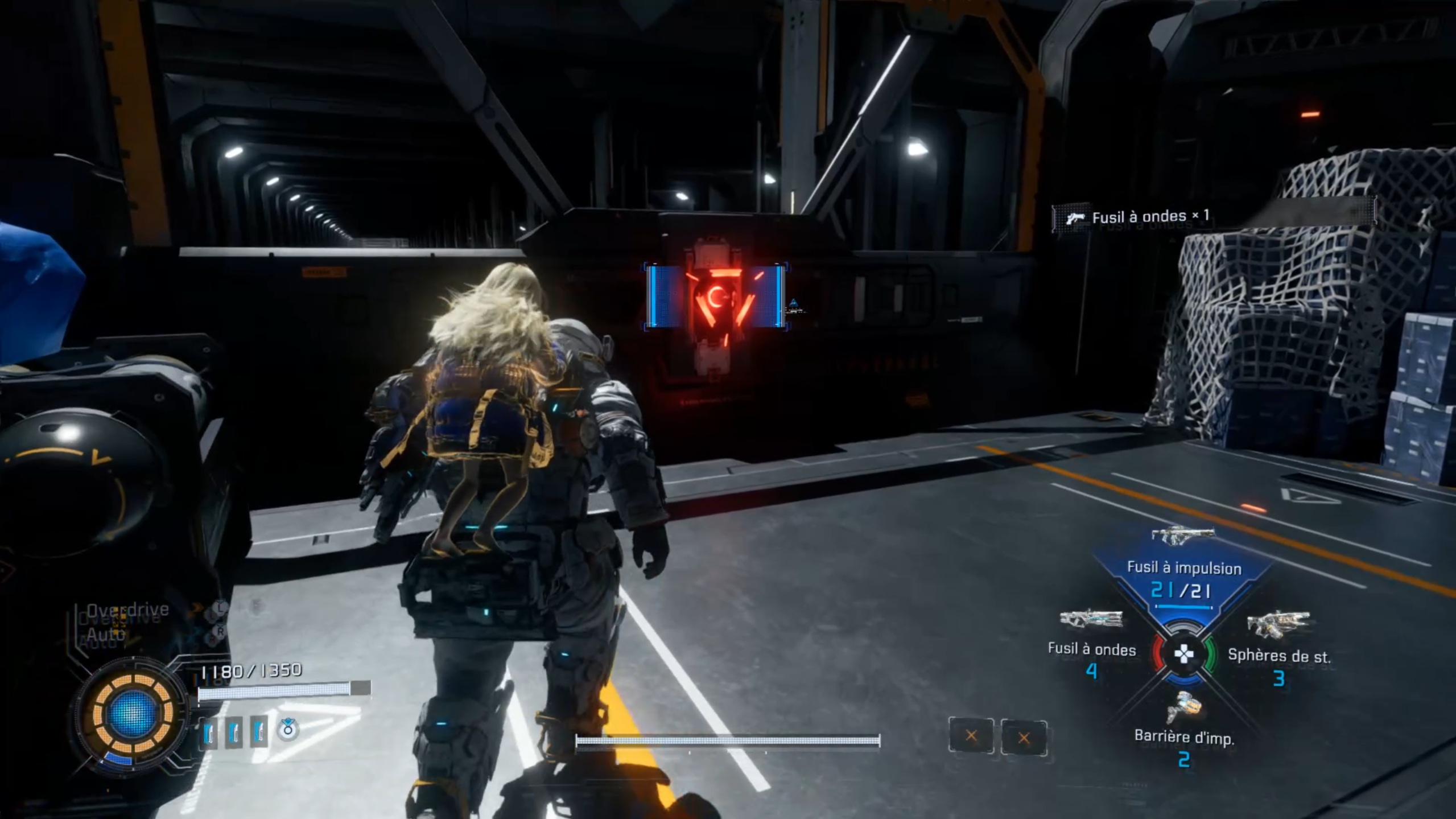
Task: Select the blue core gauge icon
Action: (x=133, y=714)
